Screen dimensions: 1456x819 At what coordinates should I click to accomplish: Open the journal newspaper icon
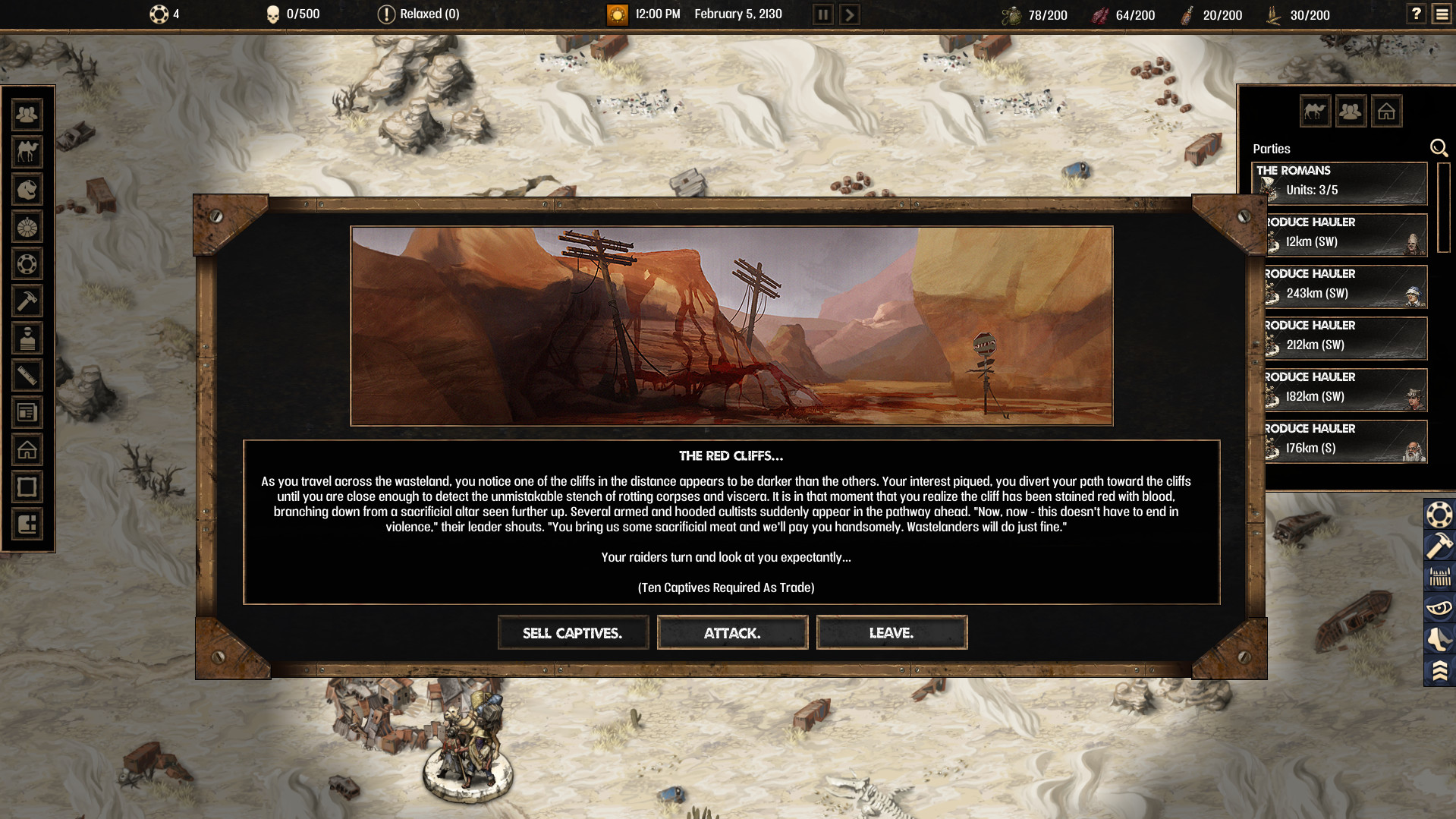[27, 413]
